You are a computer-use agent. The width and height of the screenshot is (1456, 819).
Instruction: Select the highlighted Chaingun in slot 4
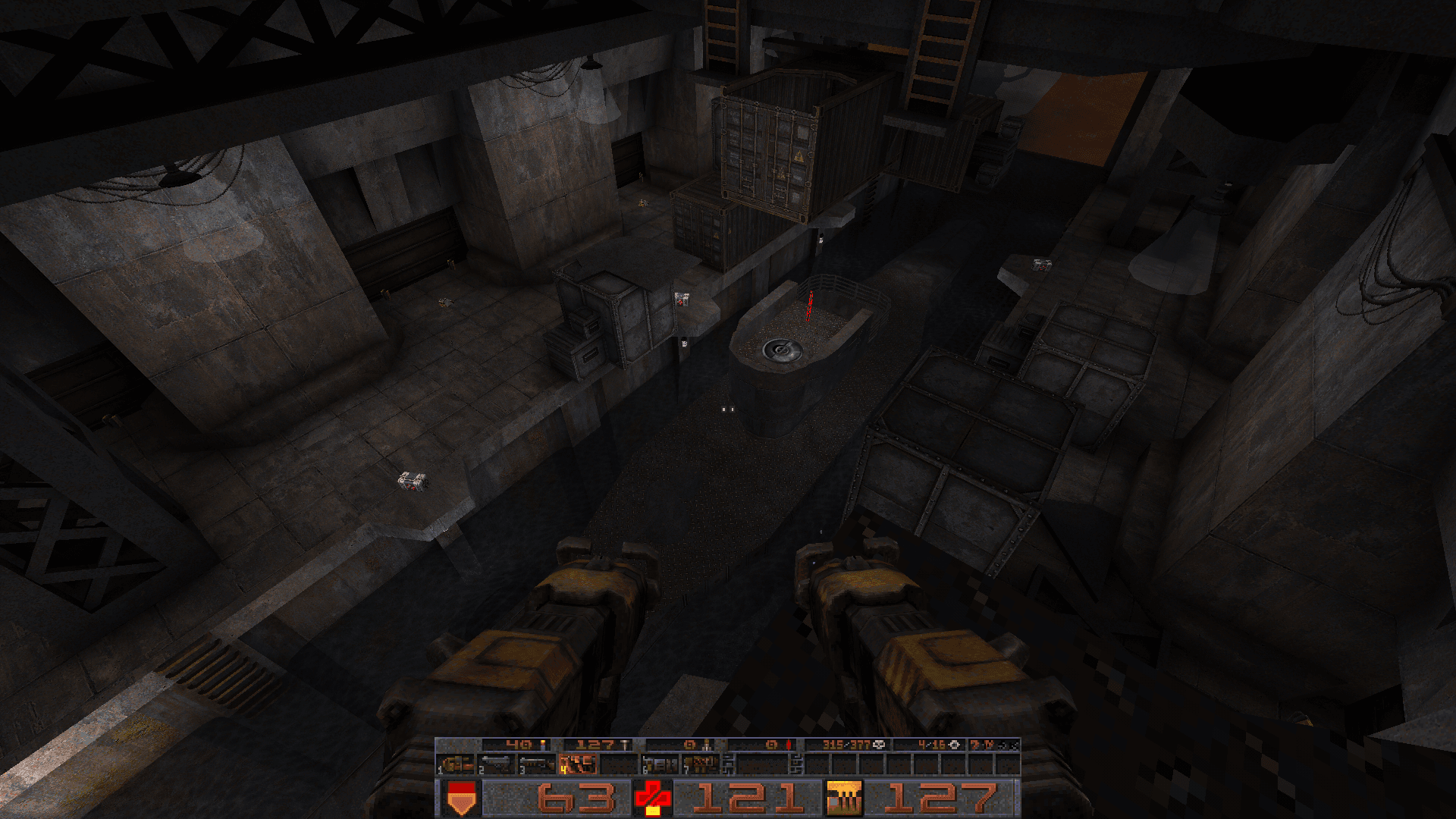pos(577,765)
